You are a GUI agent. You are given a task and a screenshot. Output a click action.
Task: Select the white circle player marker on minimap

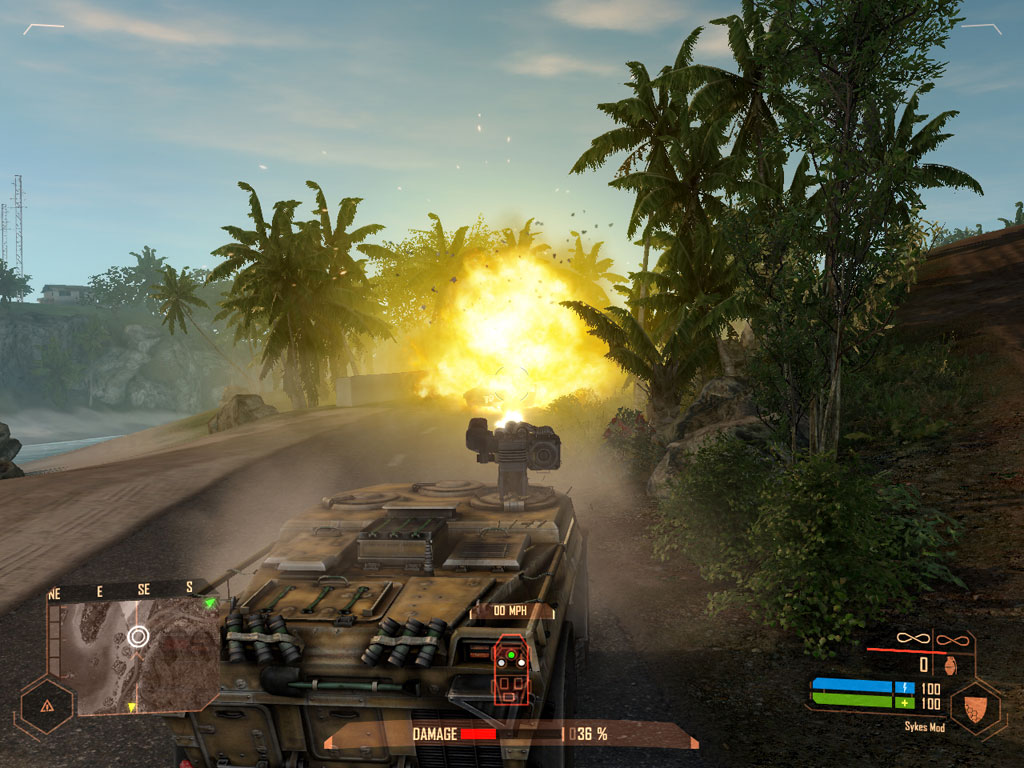[x=138, y=636]
